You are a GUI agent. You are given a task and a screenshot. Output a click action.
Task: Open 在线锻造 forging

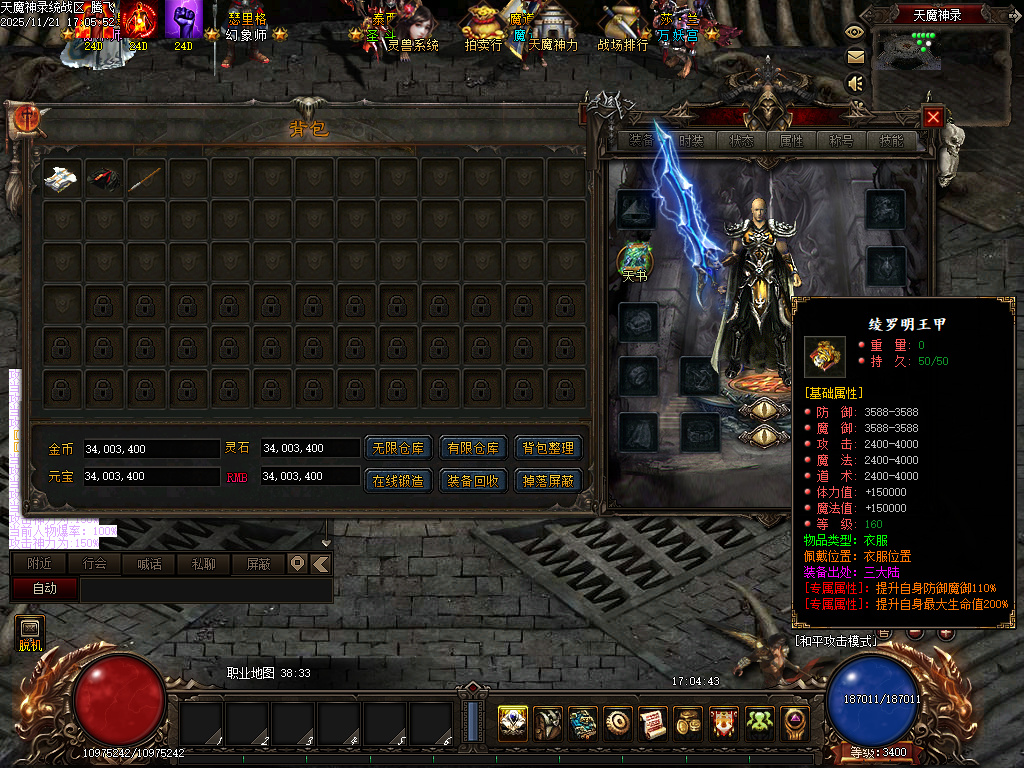(x=398, y=480)
